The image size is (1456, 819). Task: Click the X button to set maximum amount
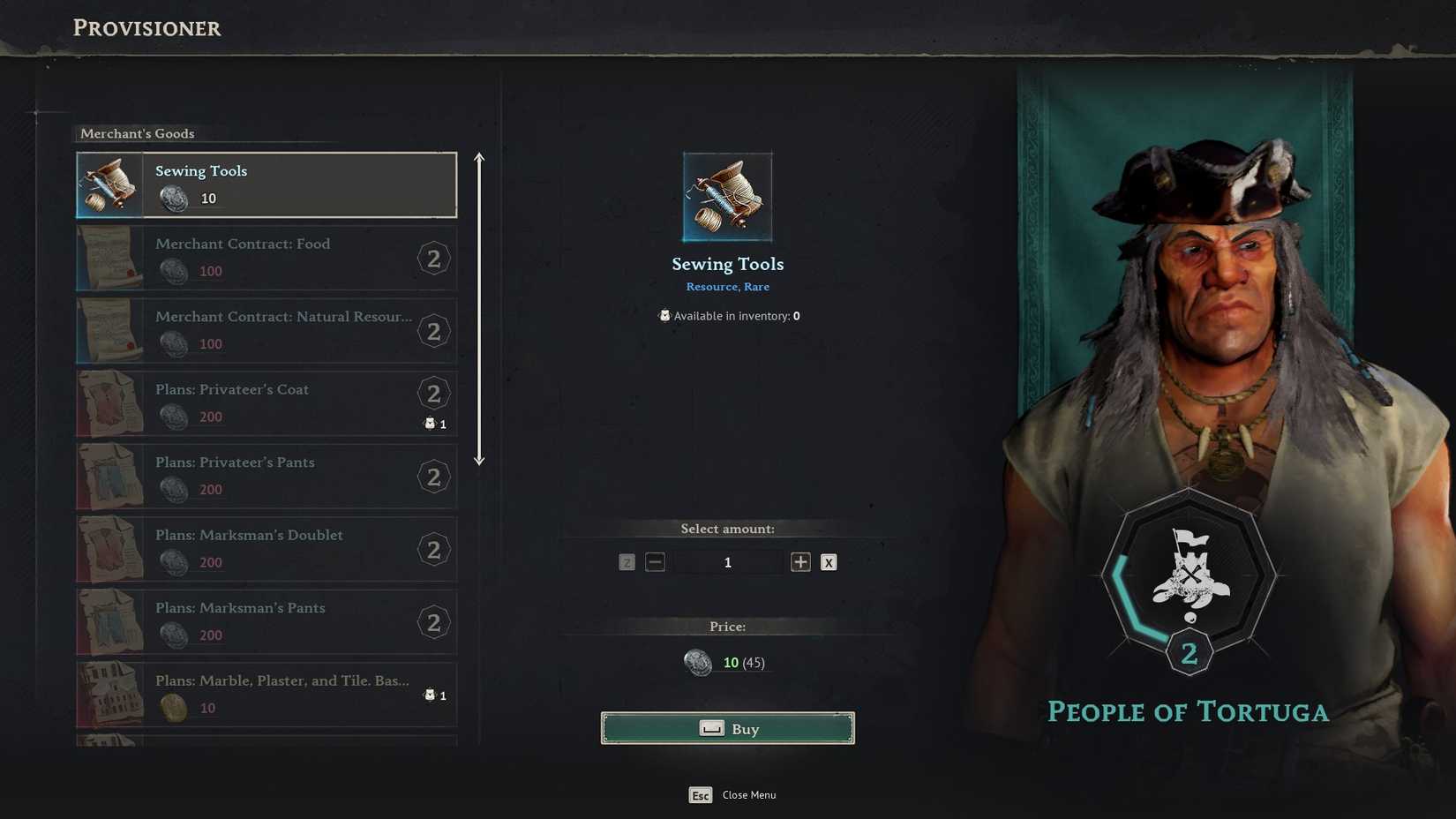pyautogui.click(x=828, y=562)
